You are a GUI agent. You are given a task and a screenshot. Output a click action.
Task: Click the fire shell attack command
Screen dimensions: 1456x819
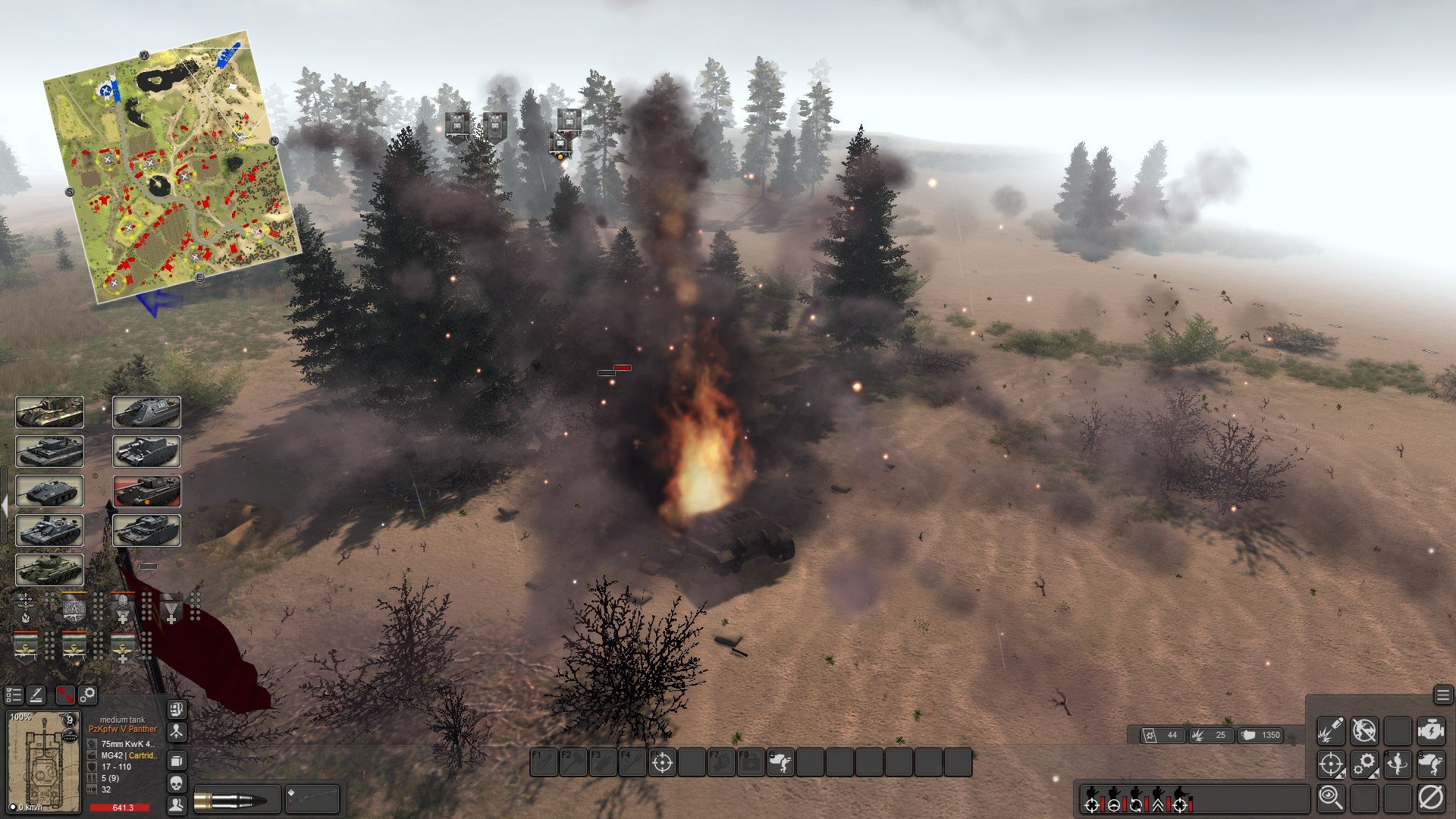tap(1330, 730)
